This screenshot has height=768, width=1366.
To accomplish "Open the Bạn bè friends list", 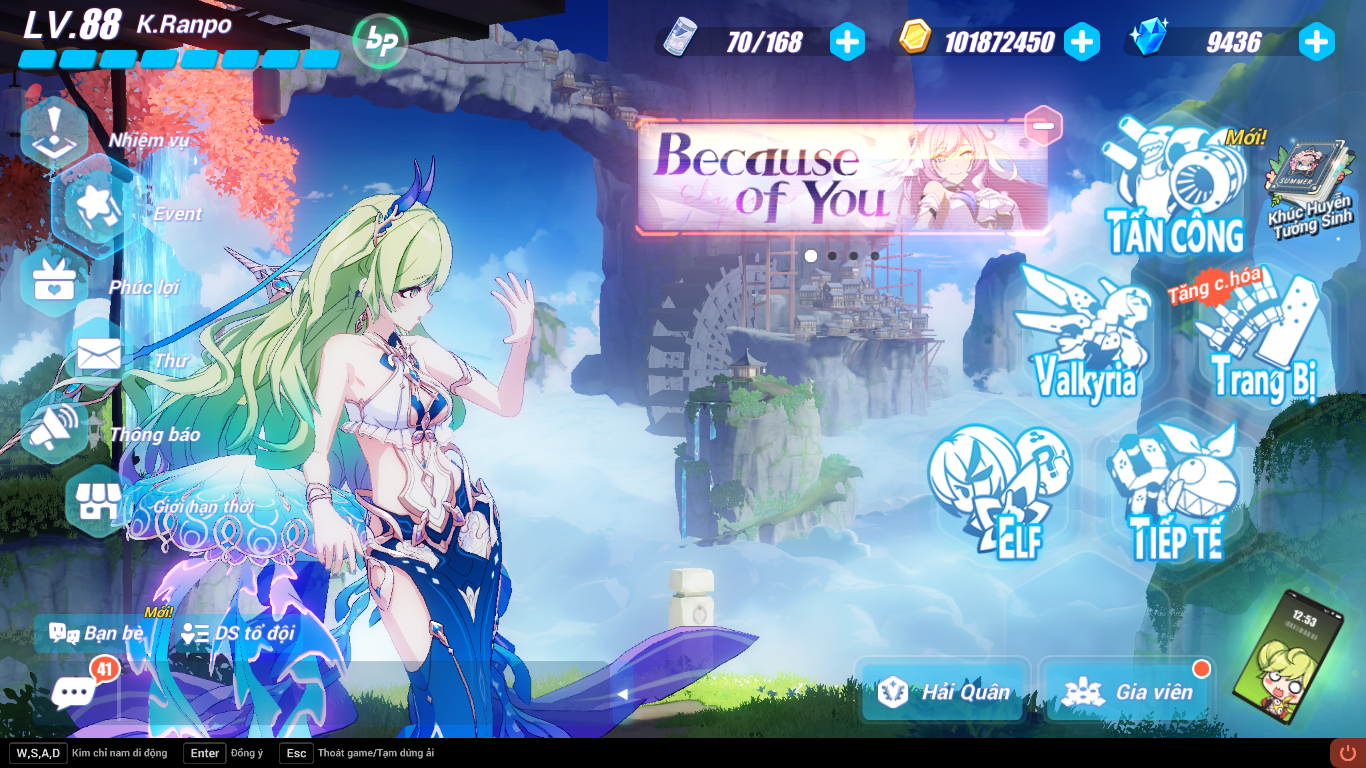I will point(110,632).
